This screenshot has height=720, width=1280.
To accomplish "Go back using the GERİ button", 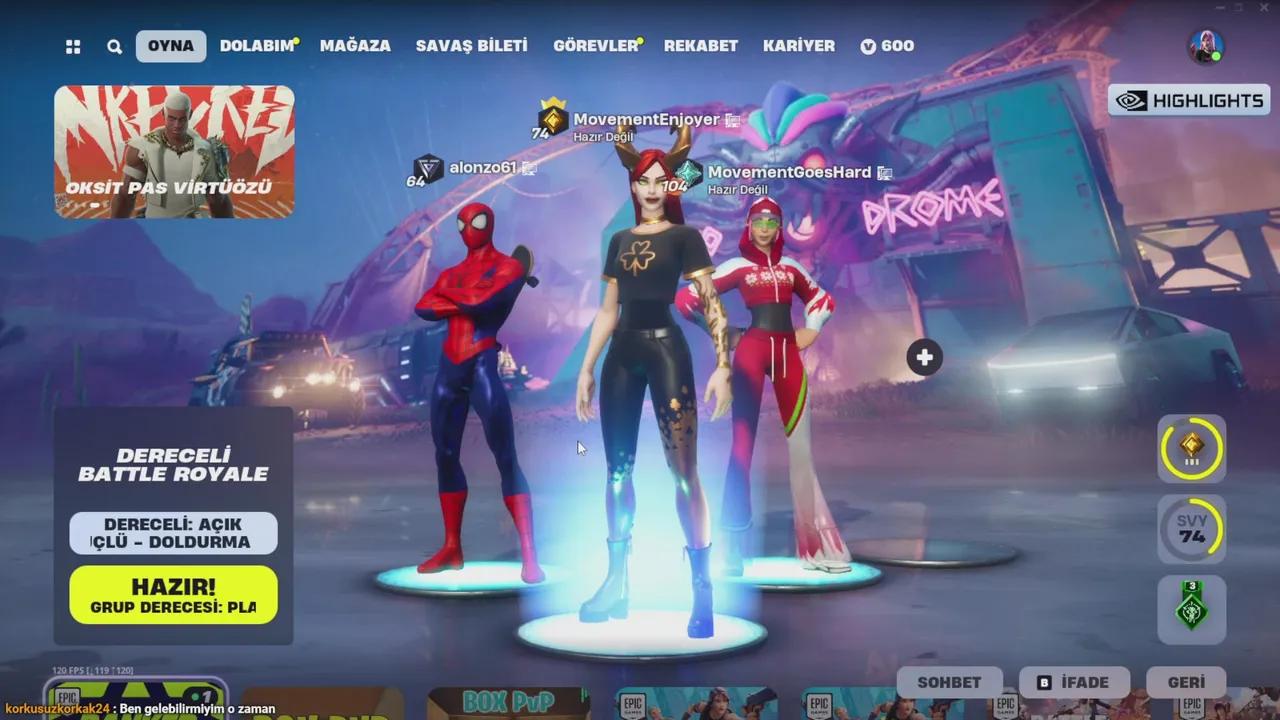I will 1189,682.
